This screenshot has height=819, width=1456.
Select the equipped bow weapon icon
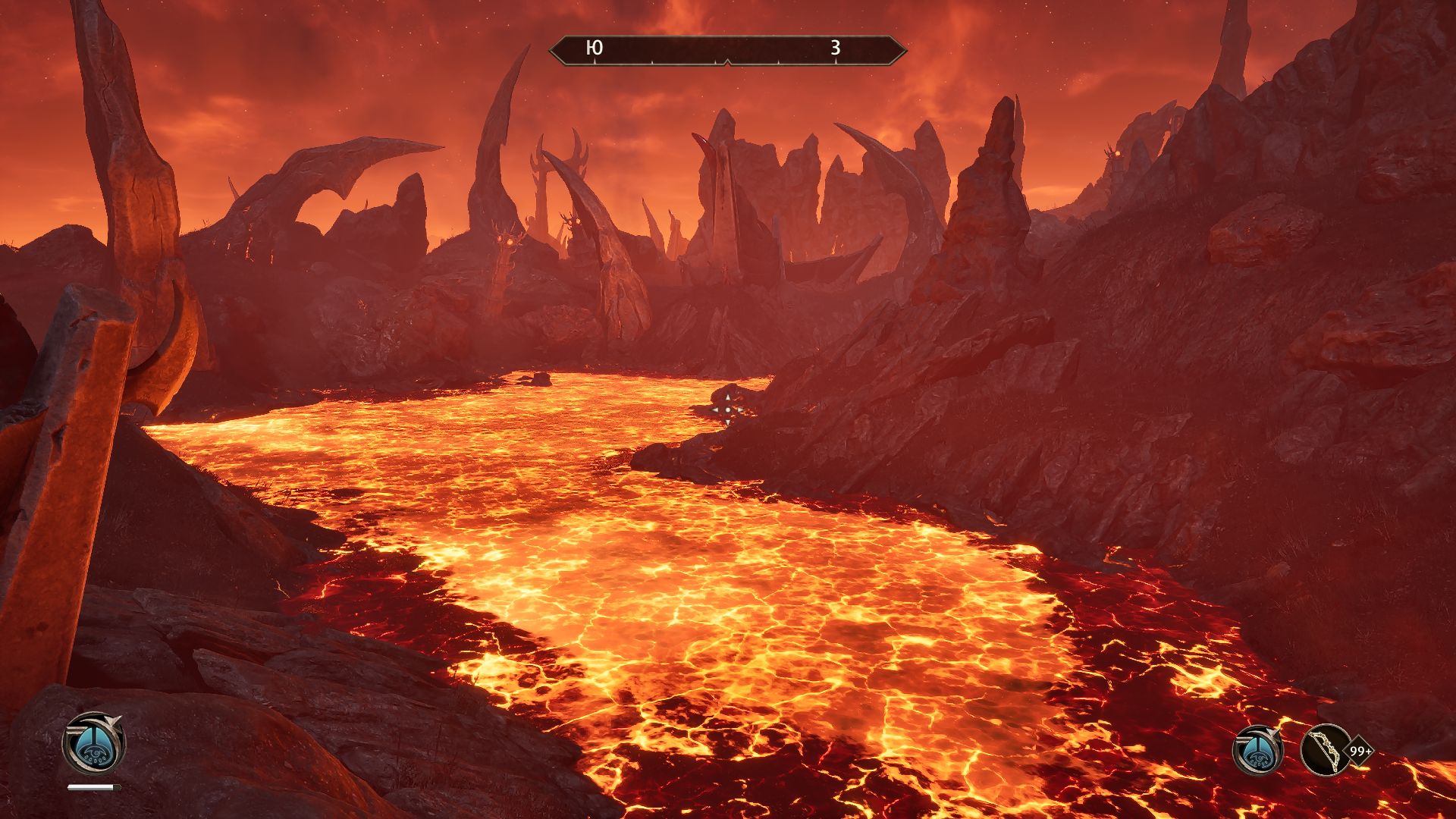coord(1326,750)
